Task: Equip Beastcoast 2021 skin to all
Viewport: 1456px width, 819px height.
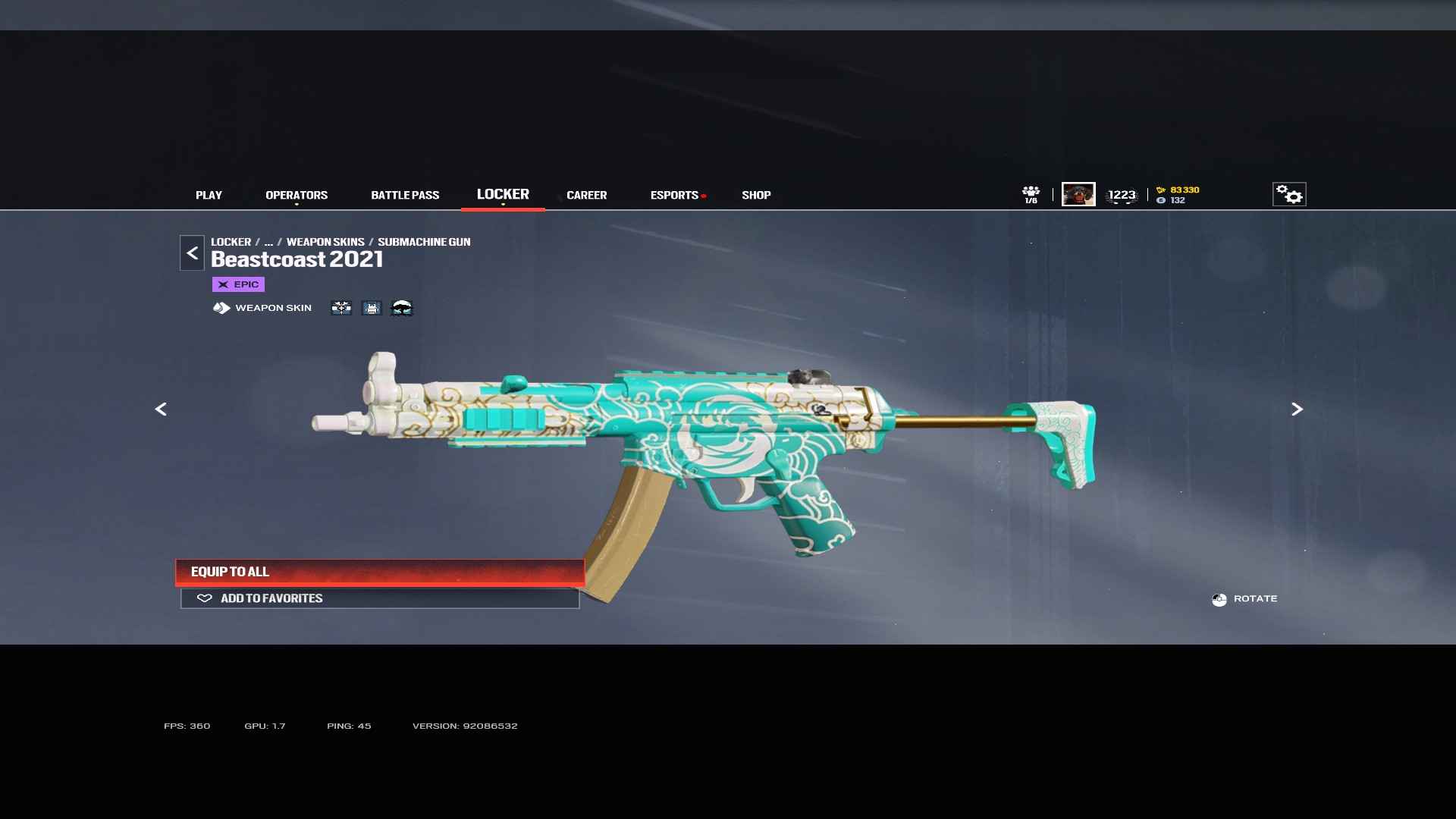Action: (379, 572)
